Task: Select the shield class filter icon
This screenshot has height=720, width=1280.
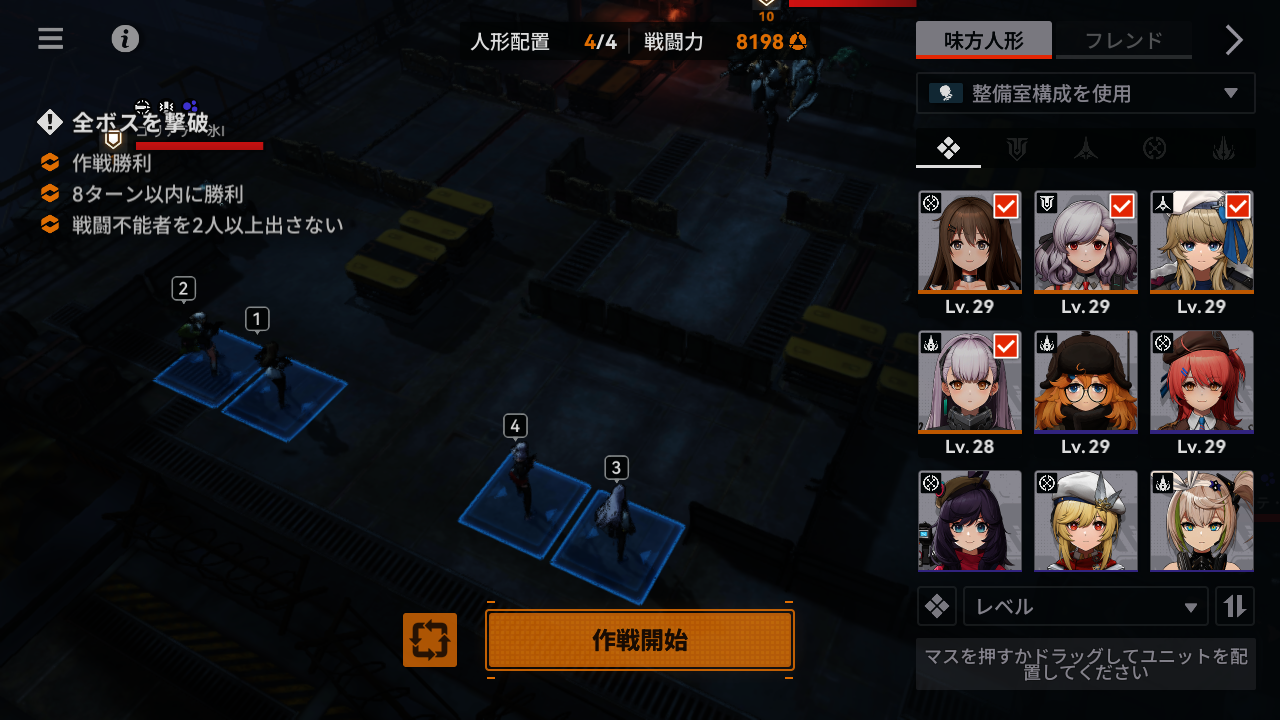Action: click(1017, 149)
